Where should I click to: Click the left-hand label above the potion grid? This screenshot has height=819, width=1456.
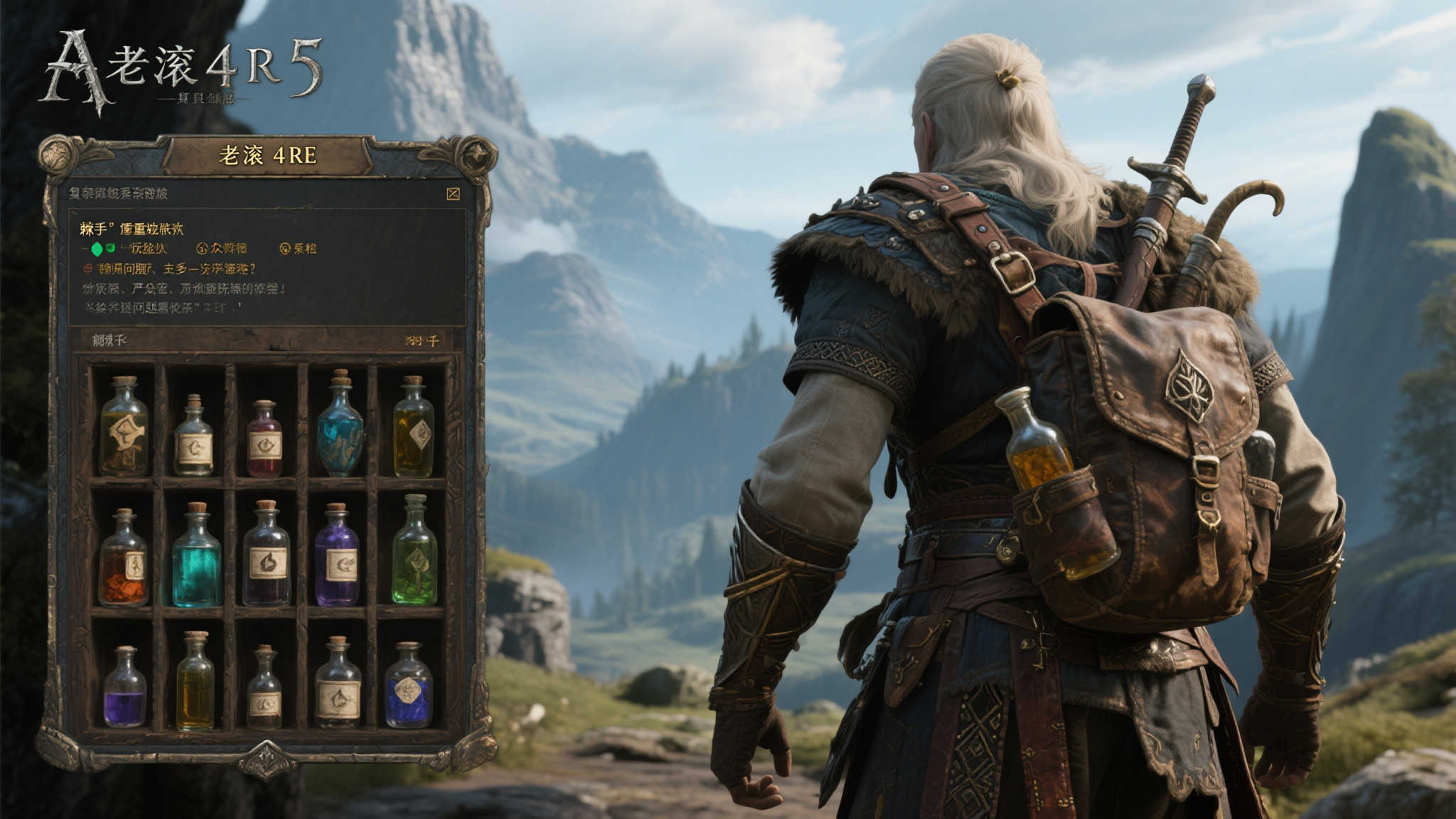pyautogui.click(x=109, y=341)
